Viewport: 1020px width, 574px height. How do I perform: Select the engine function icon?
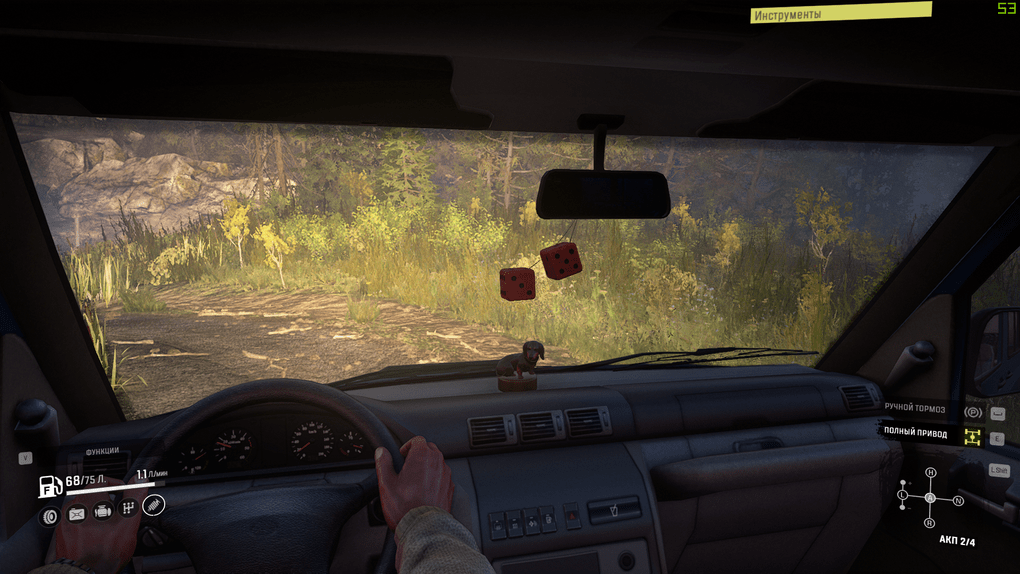[102, 512]
